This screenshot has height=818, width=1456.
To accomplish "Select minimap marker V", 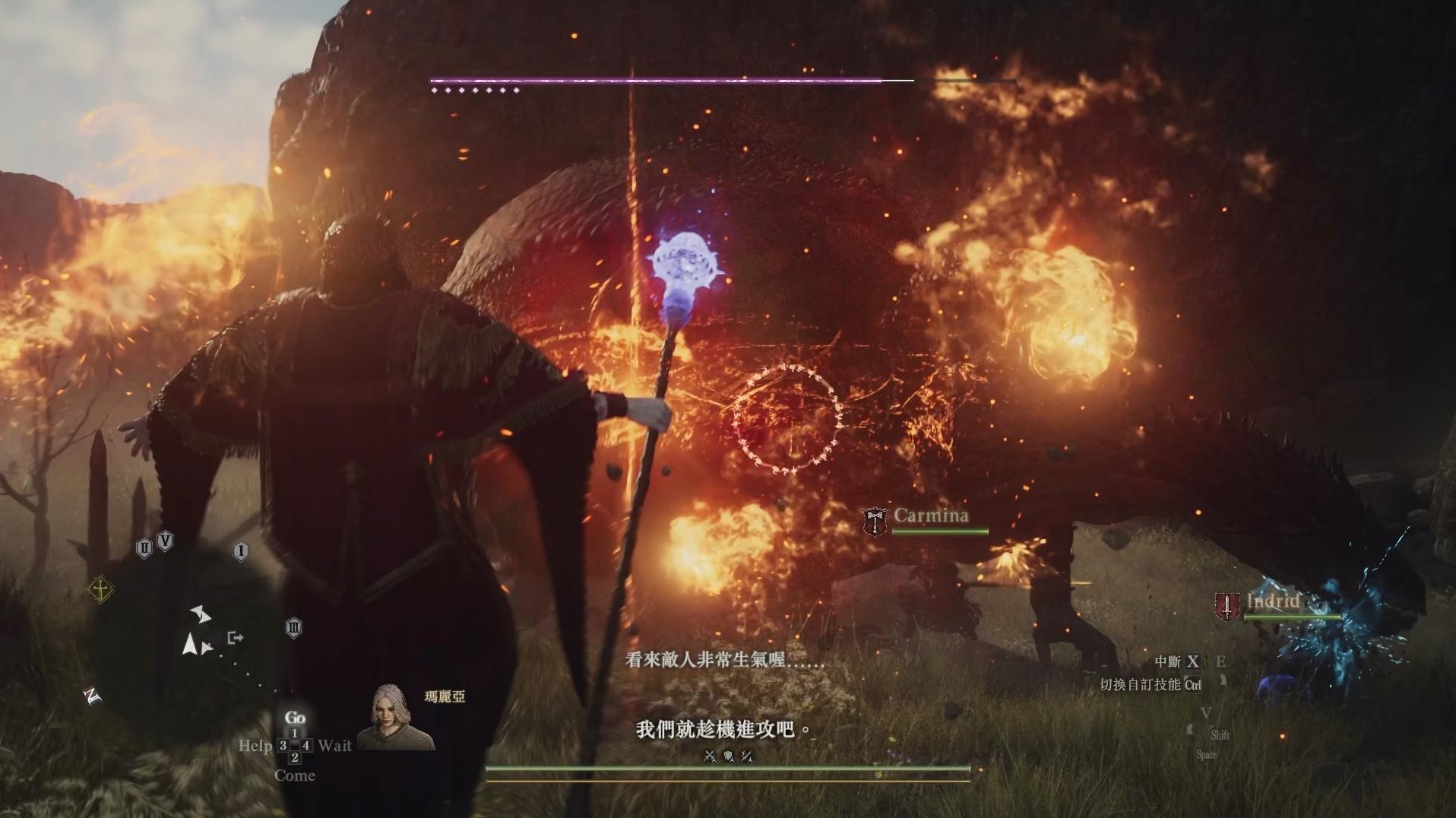I will coord(165,541).
